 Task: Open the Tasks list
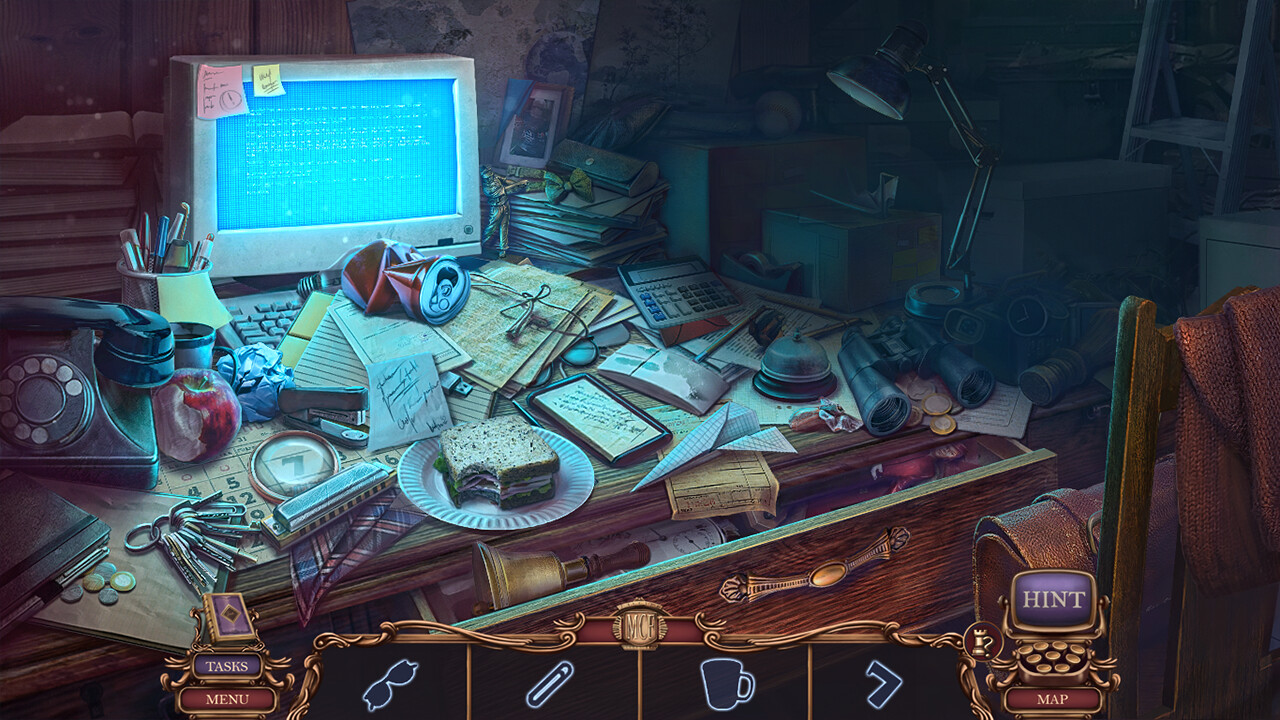pyautogui.click(x=229, y=664)
